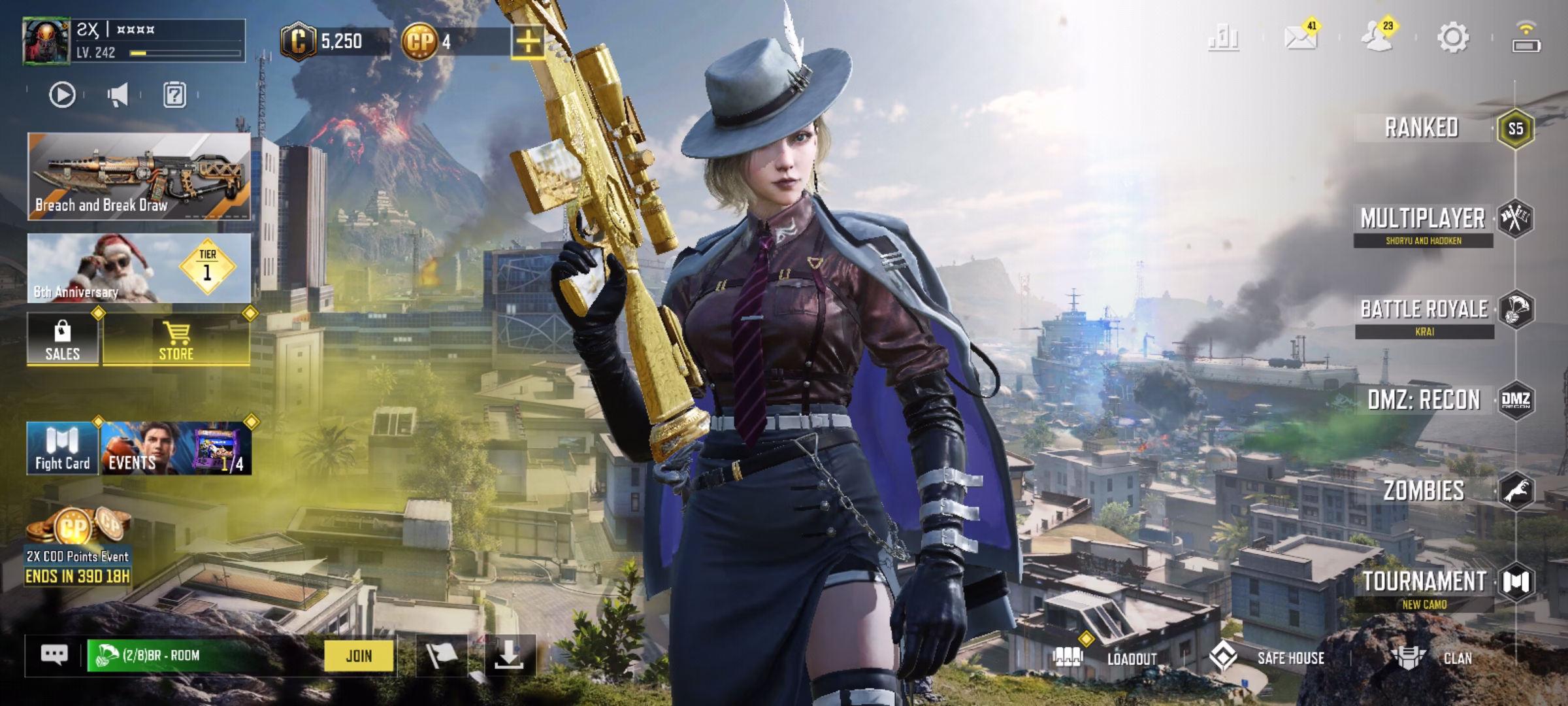Open DMZ: Recon mode
This screenshot has height=706, width=1568.
(x=1424, y=400)
